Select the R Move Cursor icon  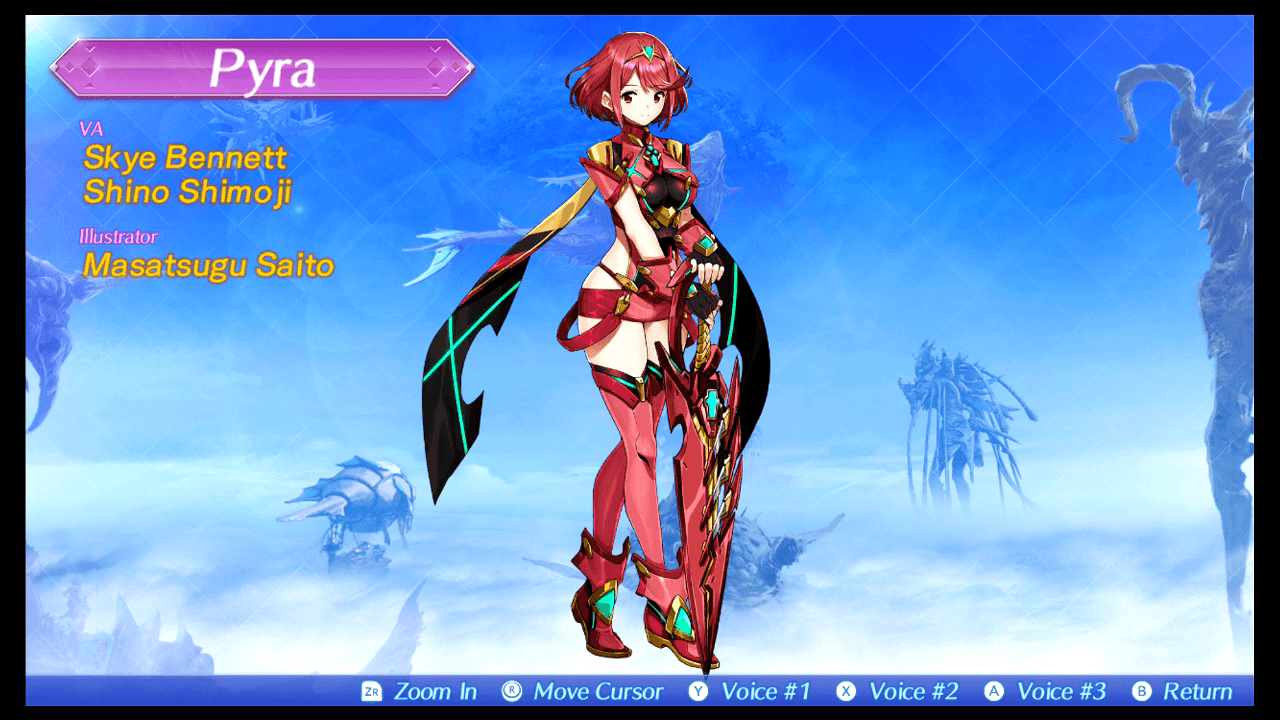point(512,690)
